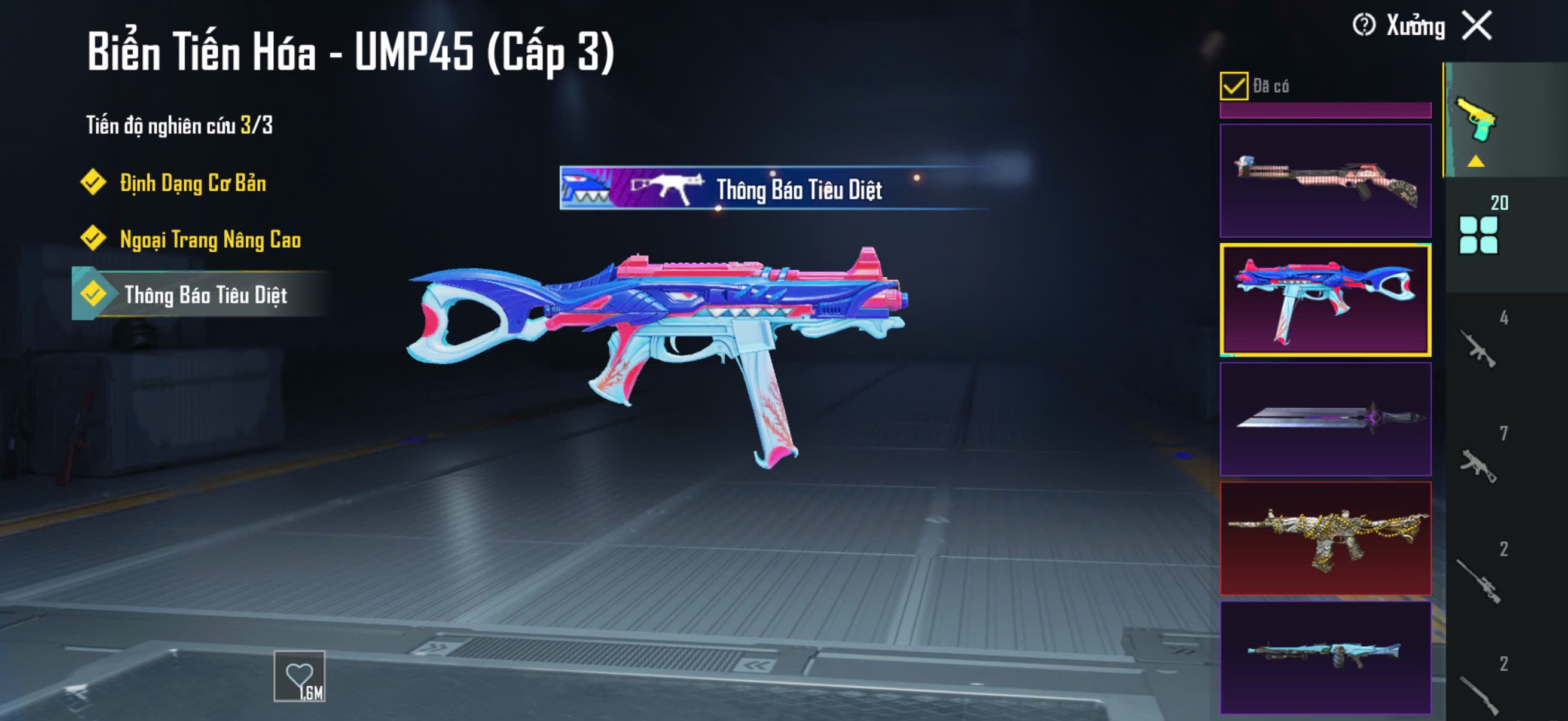Open the assault rifle category with 4 skins
Screen dimensions: 1568x721
(x=1478, y=348)
